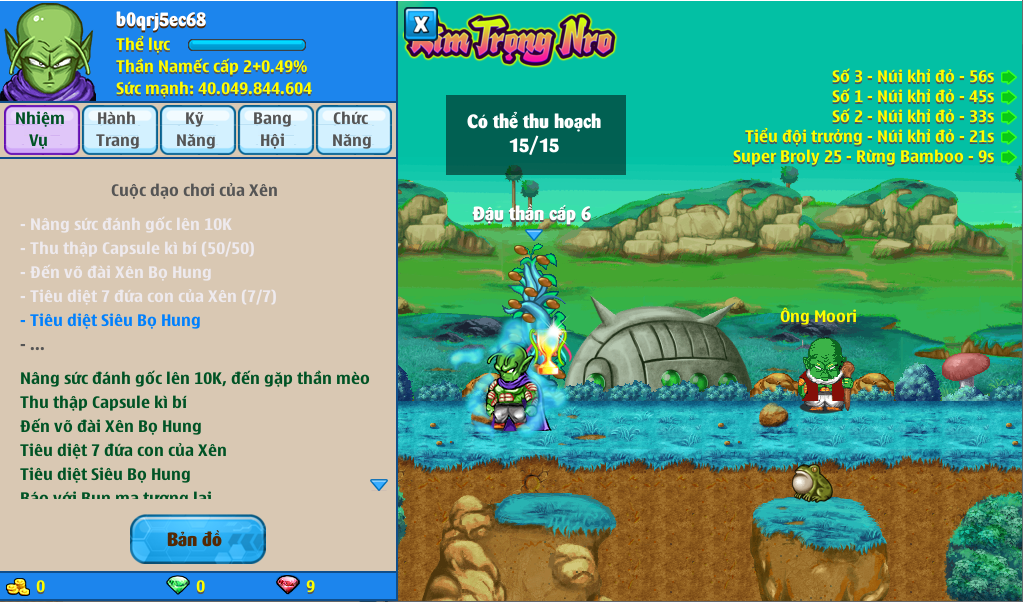
Task: Click the red ruby currency icon
Action: pos(288,586)
